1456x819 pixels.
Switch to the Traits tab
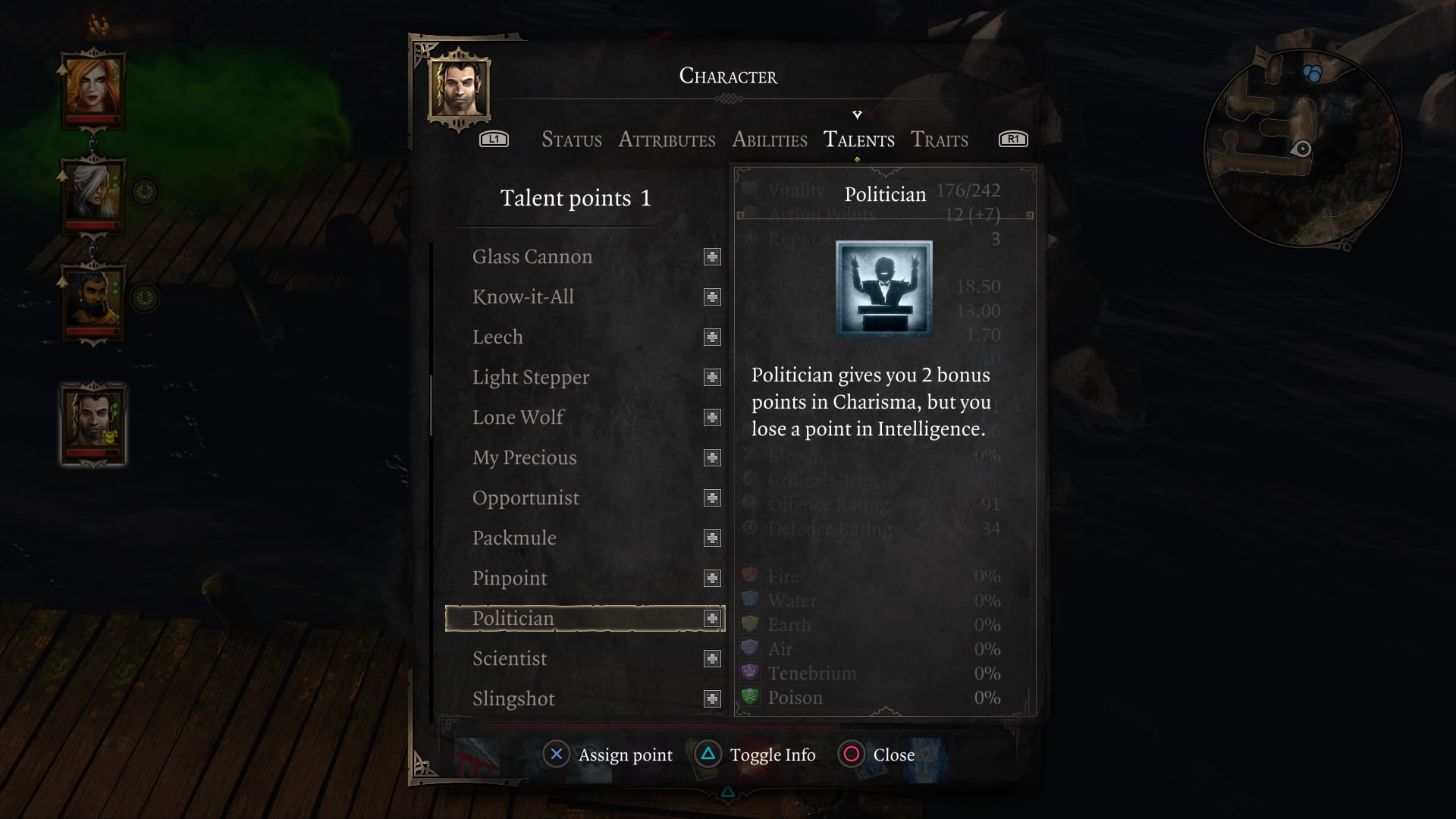(940, 140)
